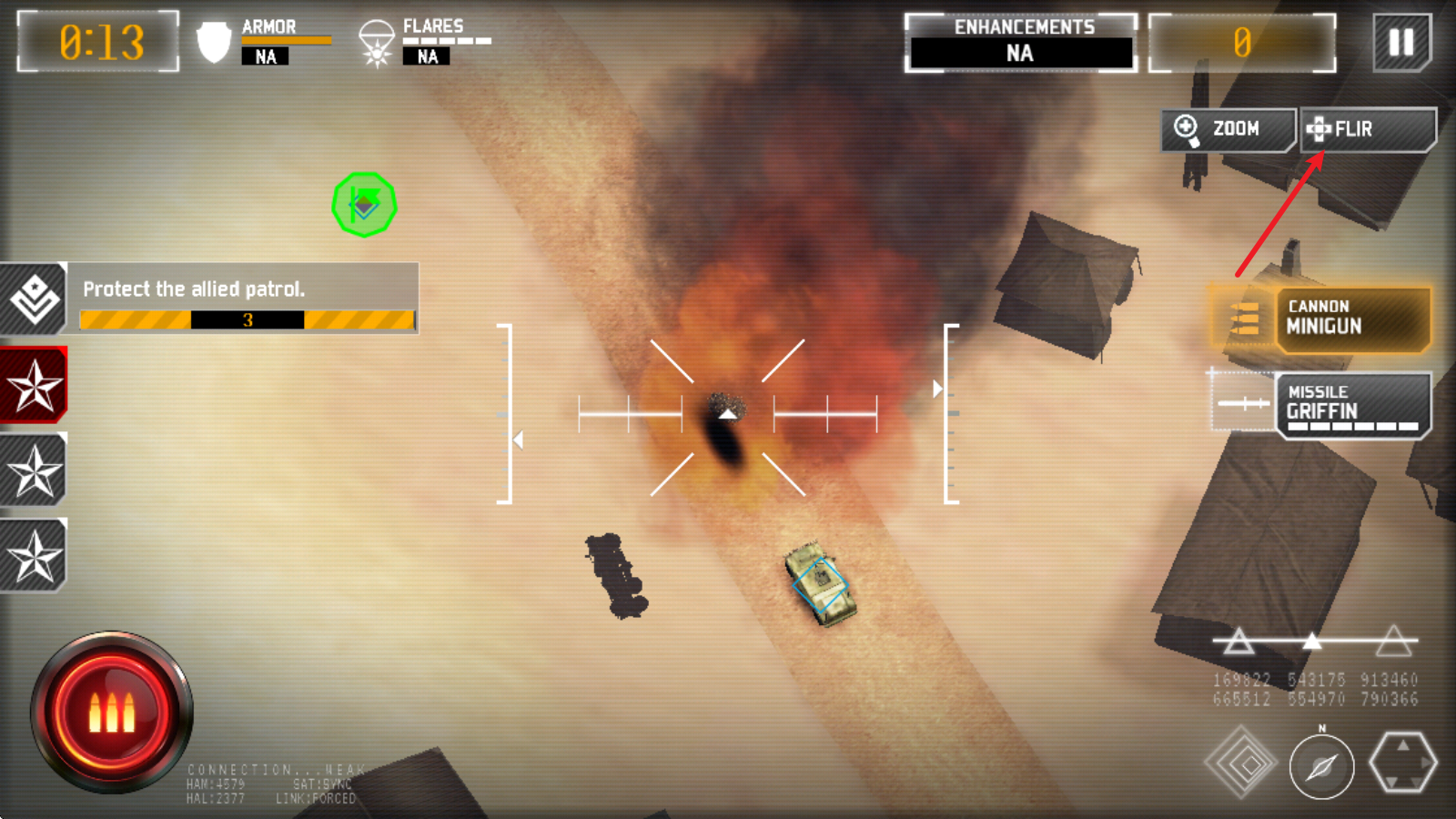The image size is (1456, 819).
Task: Switch on FLIR vision
Action: tap(1368, 129)
